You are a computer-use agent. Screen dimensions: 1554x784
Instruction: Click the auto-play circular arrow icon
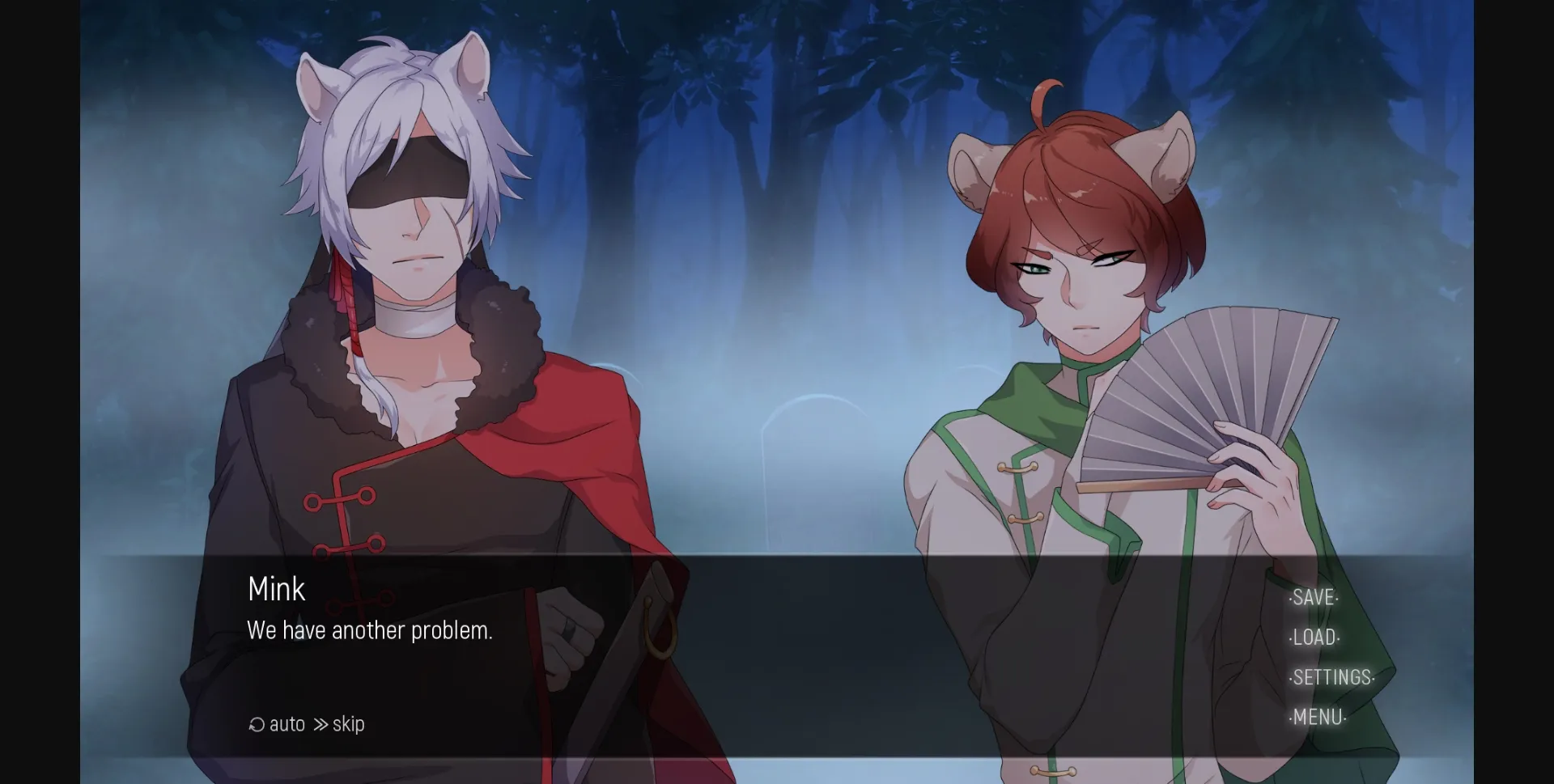[256, 723]
